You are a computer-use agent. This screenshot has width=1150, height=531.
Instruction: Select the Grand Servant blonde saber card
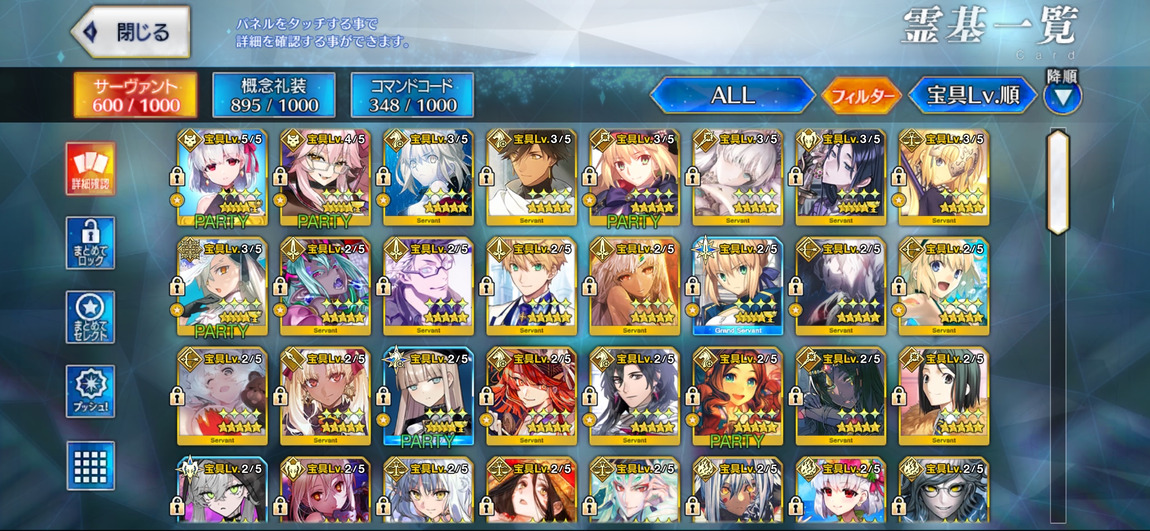pos(738,286)
